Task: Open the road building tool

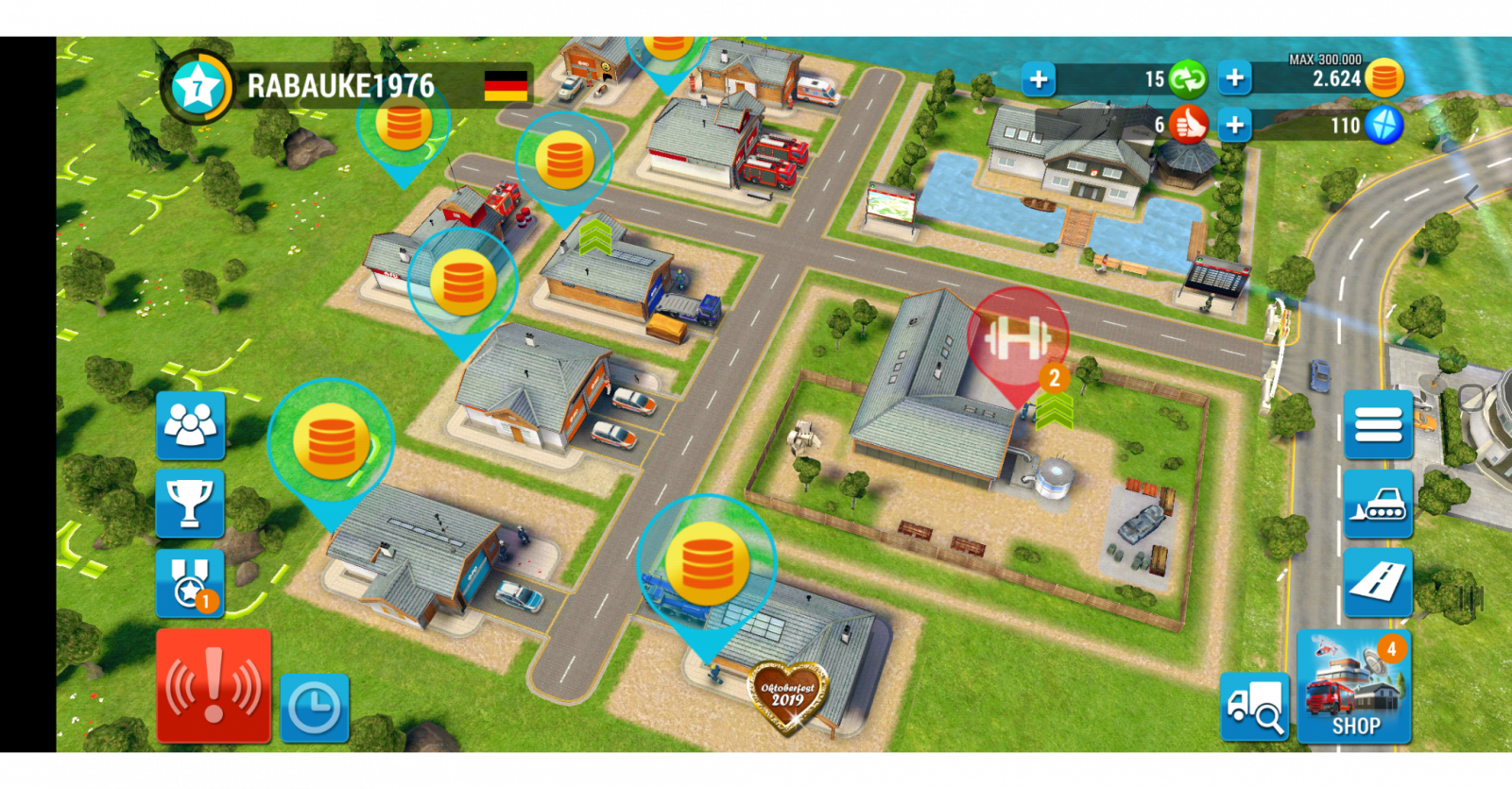Action: point(1378,582)
